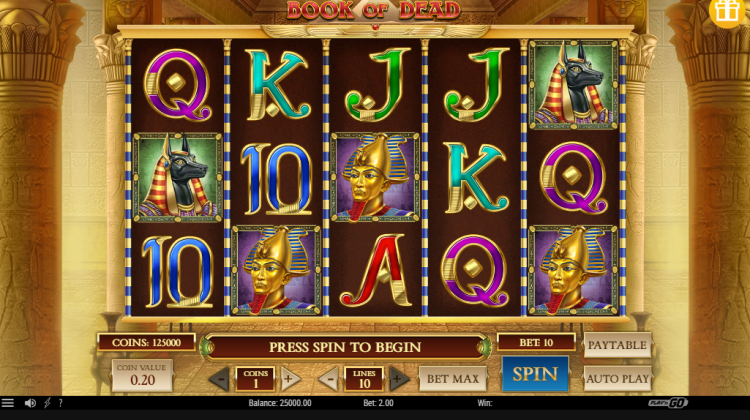This screenshot has width=750, height=420.
Task: Change the coin value
Action: tap(141, 376)
